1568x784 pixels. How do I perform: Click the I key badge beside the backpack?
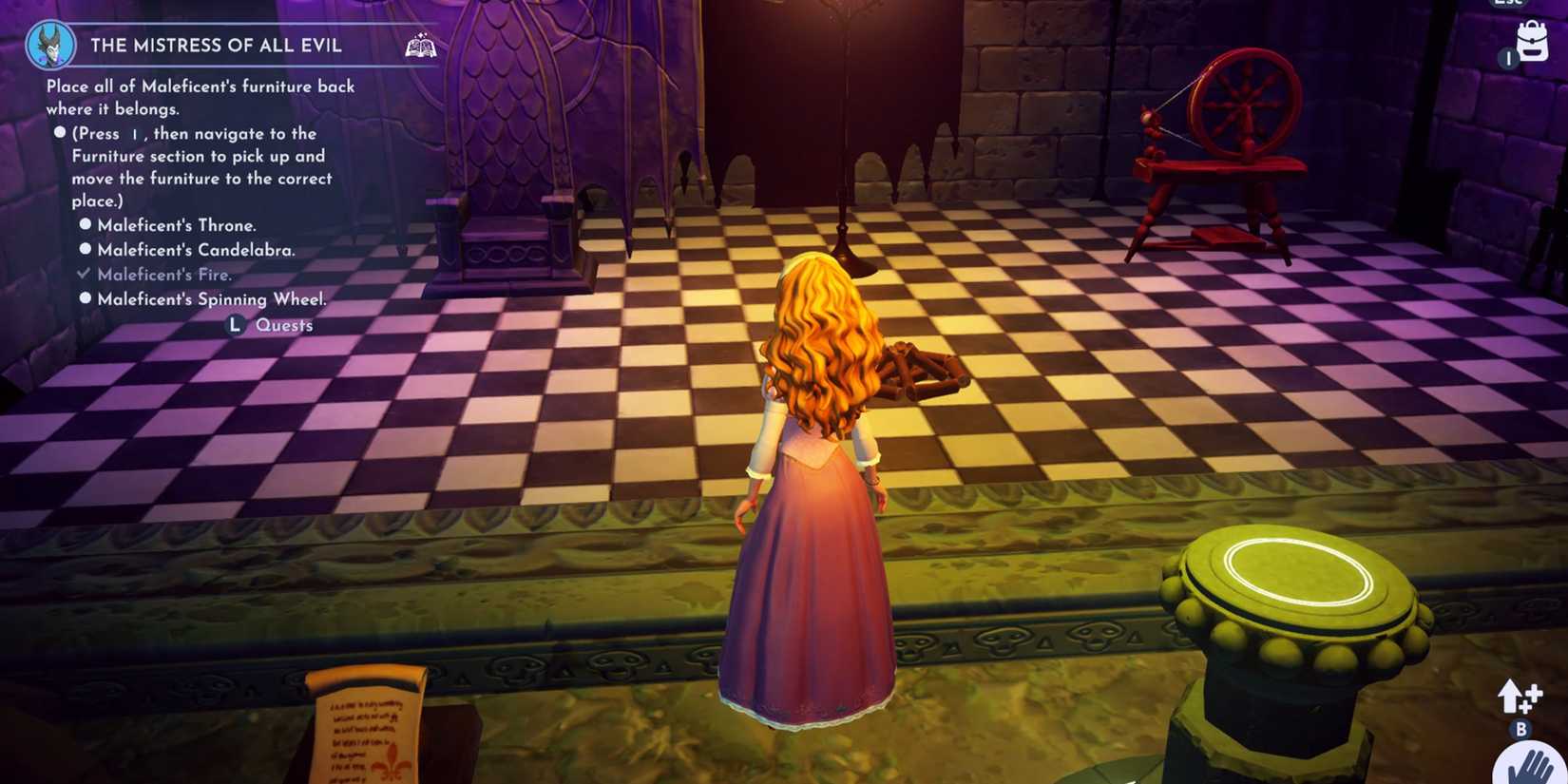[1509, 58]
